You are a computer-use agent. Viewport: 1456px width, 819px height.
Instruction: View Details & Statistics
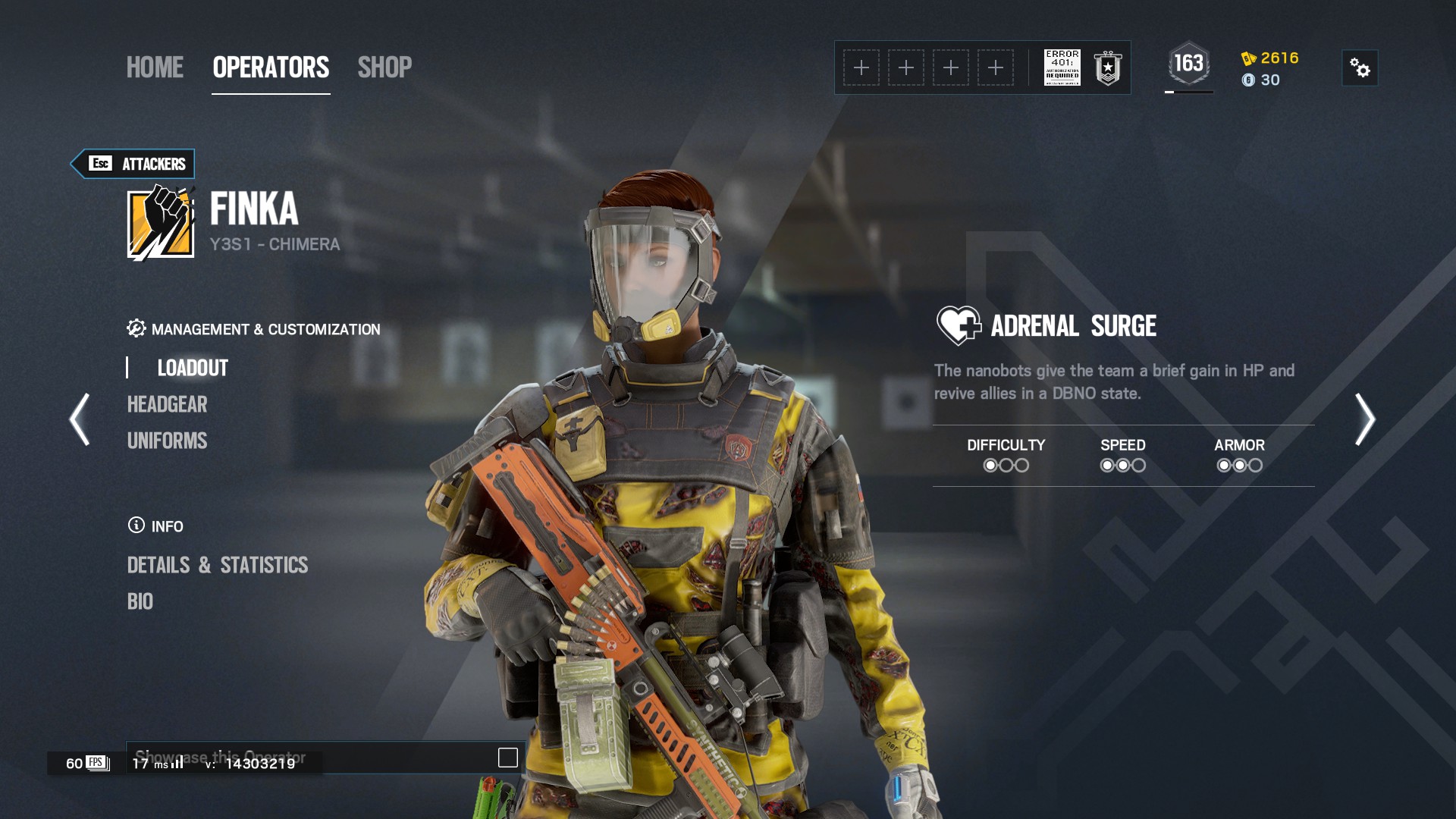(218, 565)
